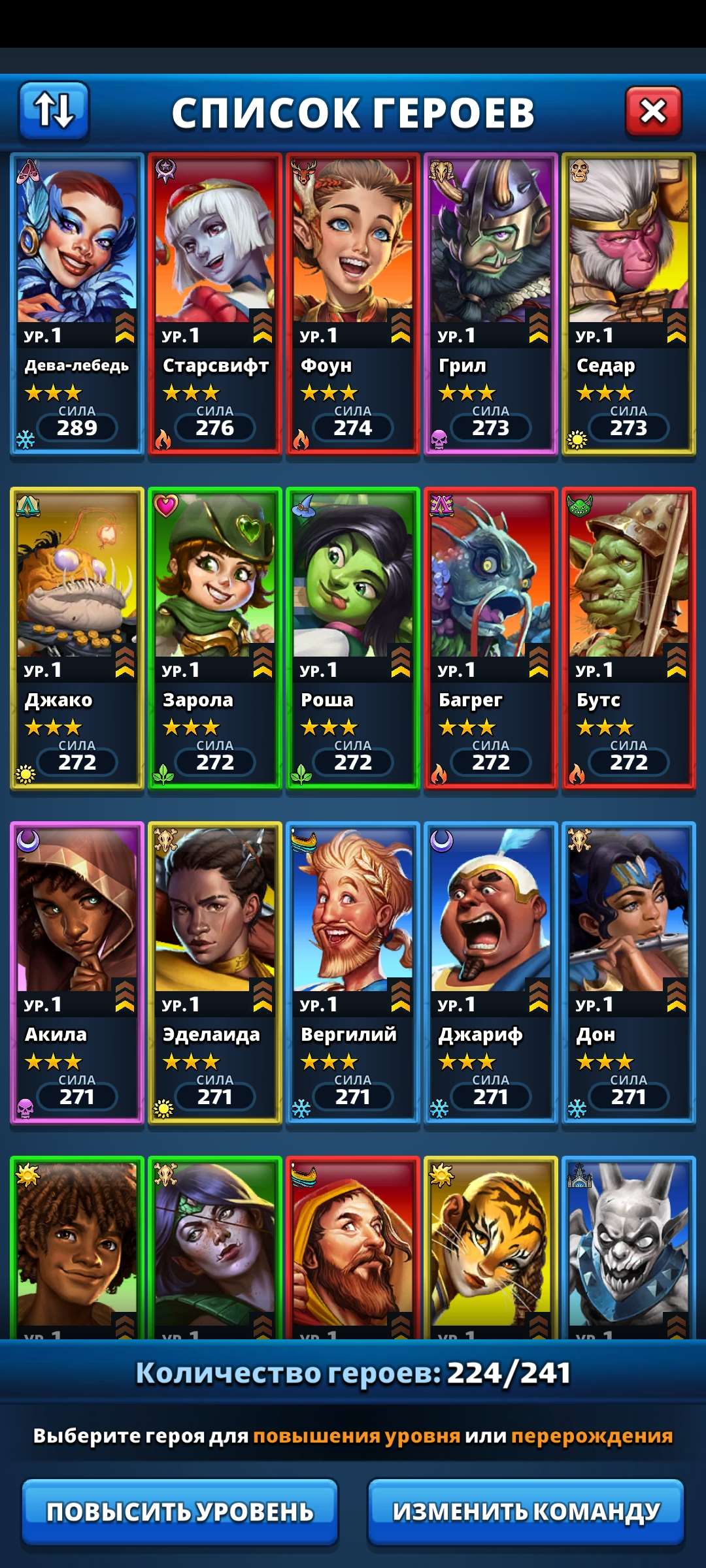Choose the Зарола hero card
706x1568 pixels.
tap(215, 638)
